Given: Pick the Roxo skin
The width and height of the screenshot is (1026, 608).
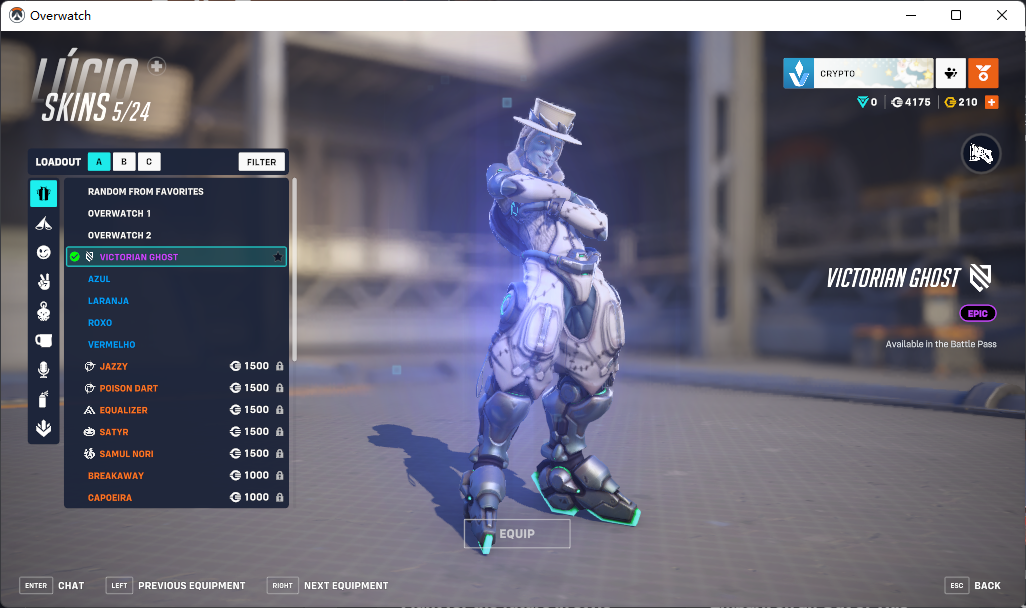Looking at the screenshot, I should [100, 323].
